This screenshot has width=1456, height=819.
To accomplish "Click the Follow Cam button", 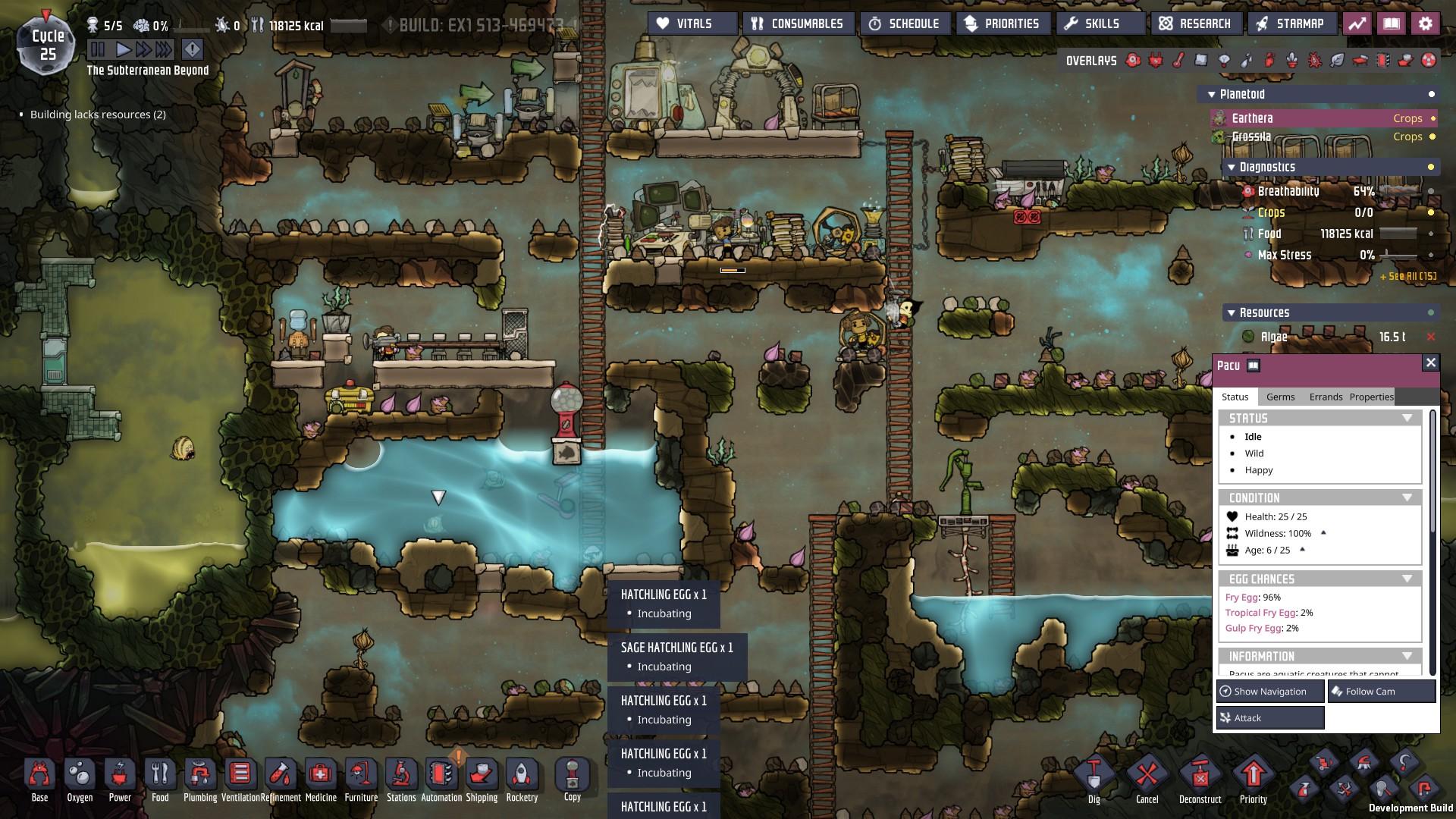I will (x=1381, y=691).
